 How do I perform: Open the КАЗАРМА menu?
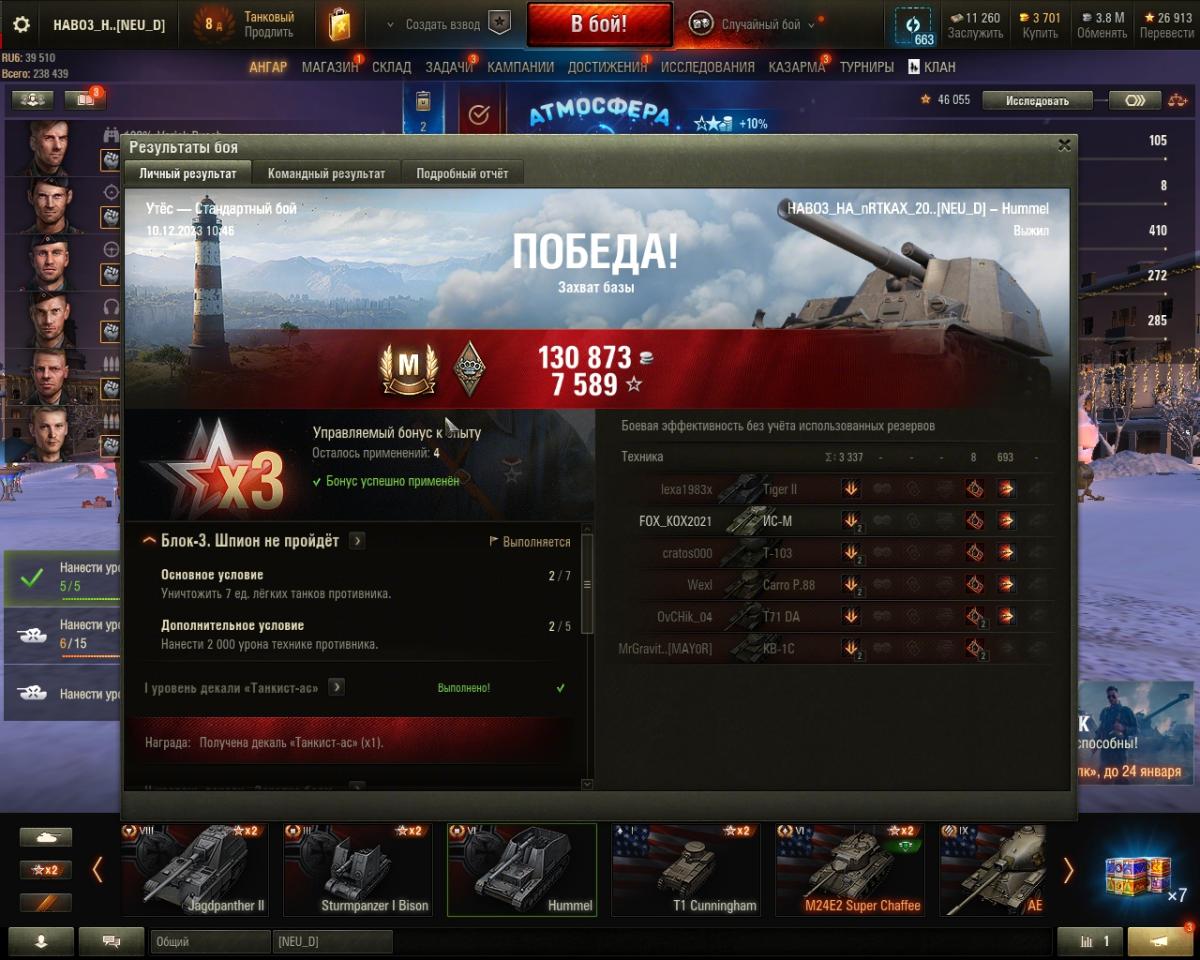[x=797, y=67]
